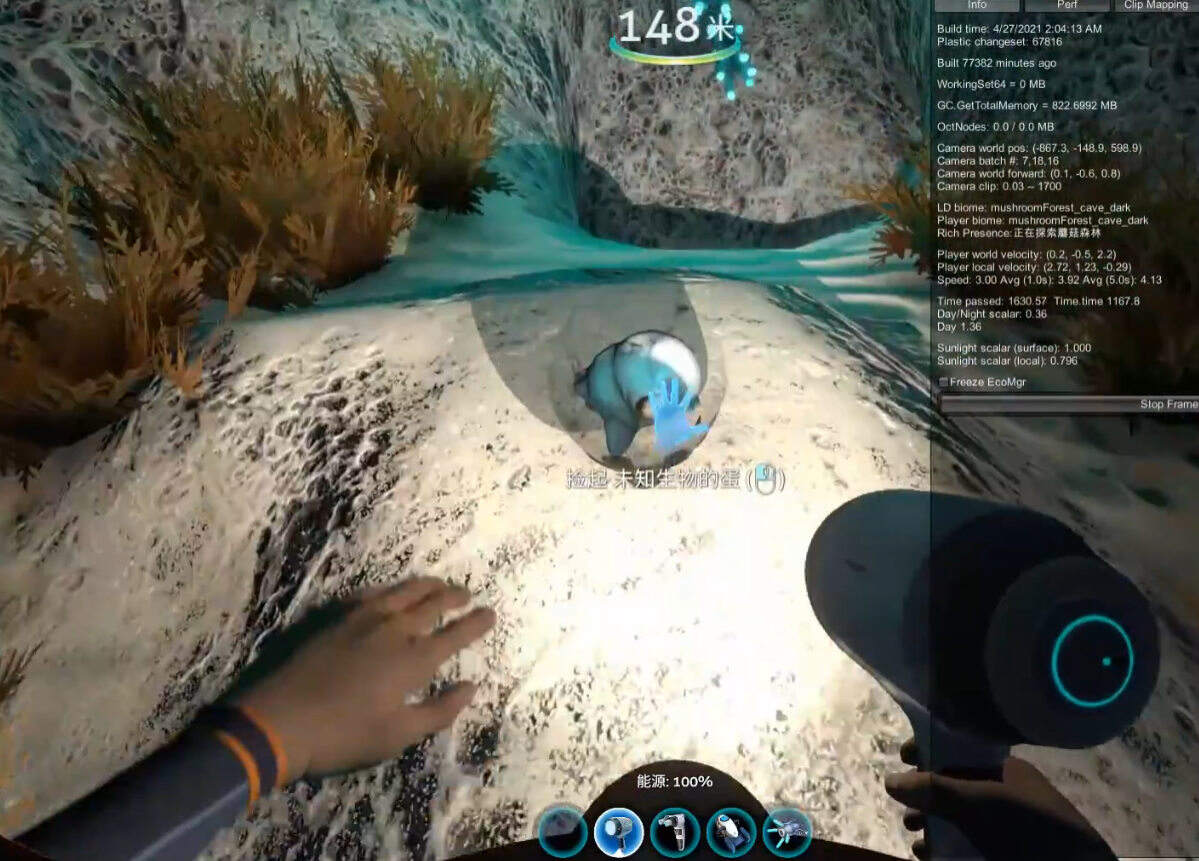
Task: Select the flashlight hotbar slot
Action: pyautogui.click(x=619, y=831)
